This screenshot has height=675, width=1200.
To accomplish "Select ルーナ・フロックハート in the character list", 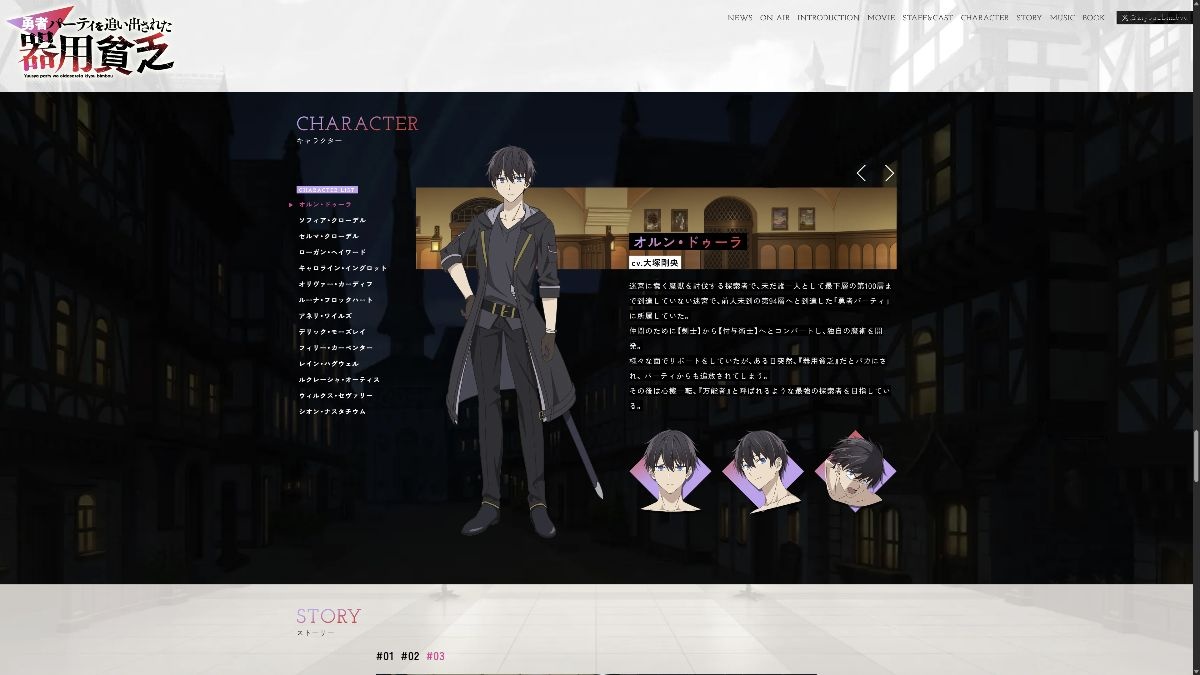I will [336, 300].
